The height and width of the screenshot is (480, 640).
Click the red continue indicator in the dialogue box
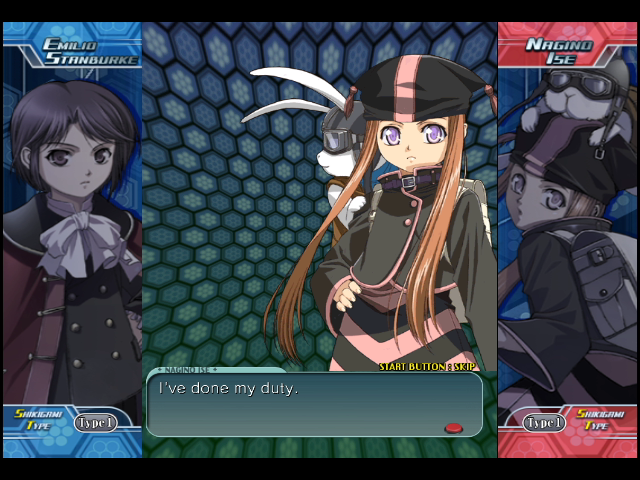pyautogui.click(x=453, y=428)
